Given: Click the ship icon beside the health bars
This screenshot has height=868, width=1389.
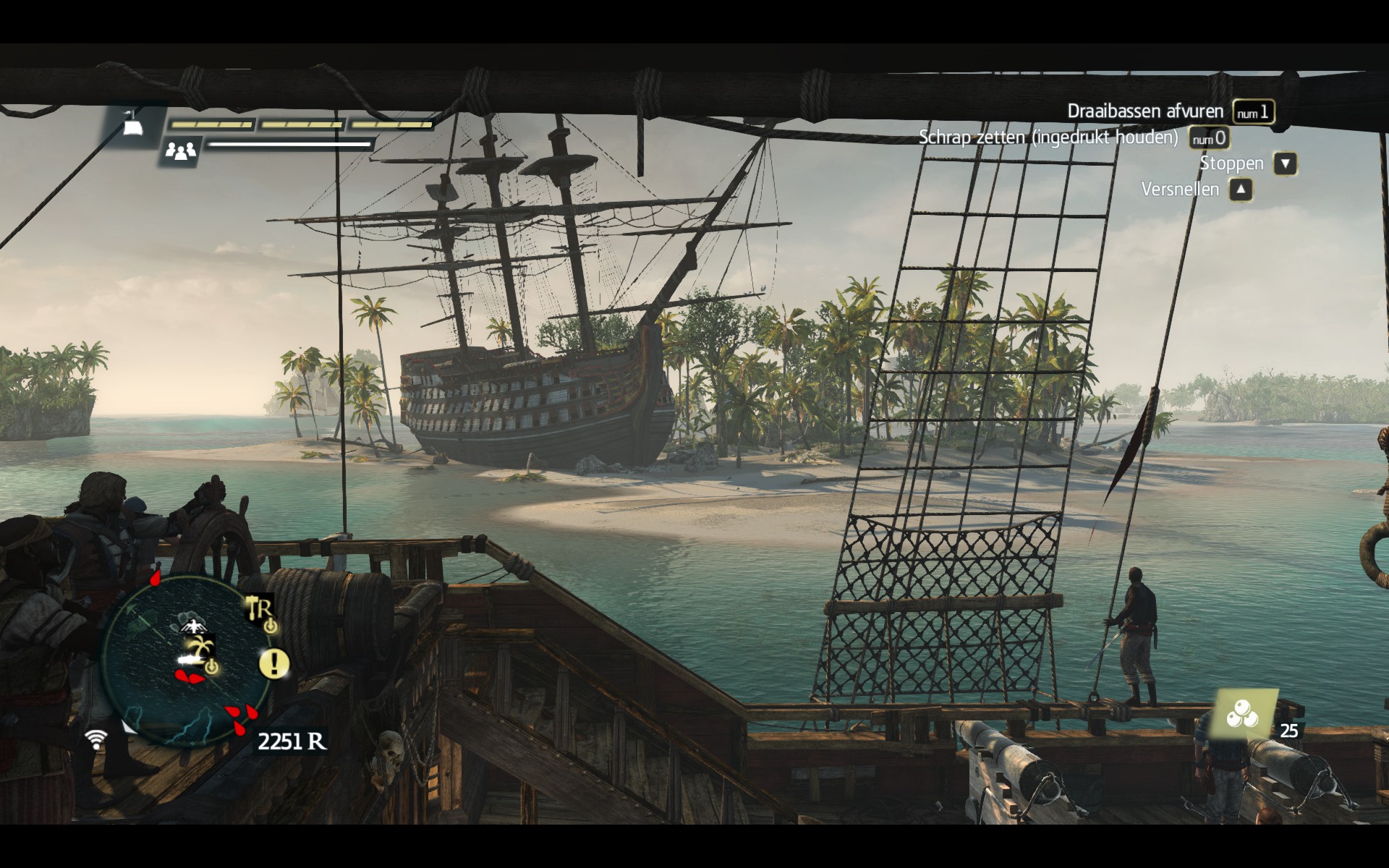Looking at the screenshot, I should pos(132,126).
